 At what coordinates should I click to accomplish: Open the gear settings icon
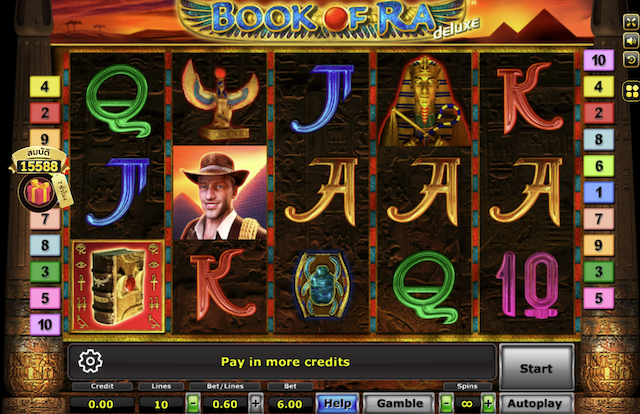click(90, 361)
